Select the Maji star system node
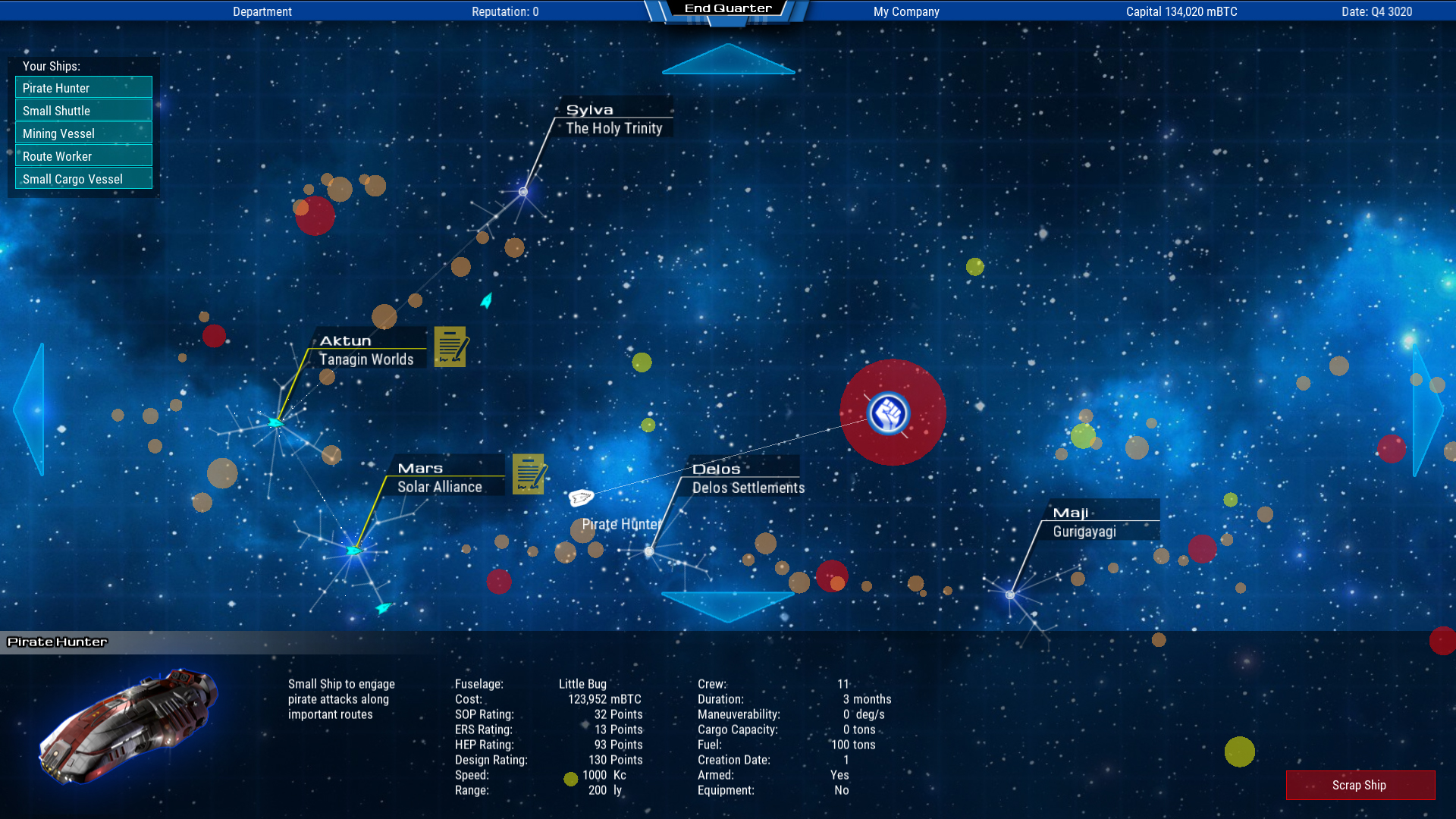 [x=1009, y=595]
